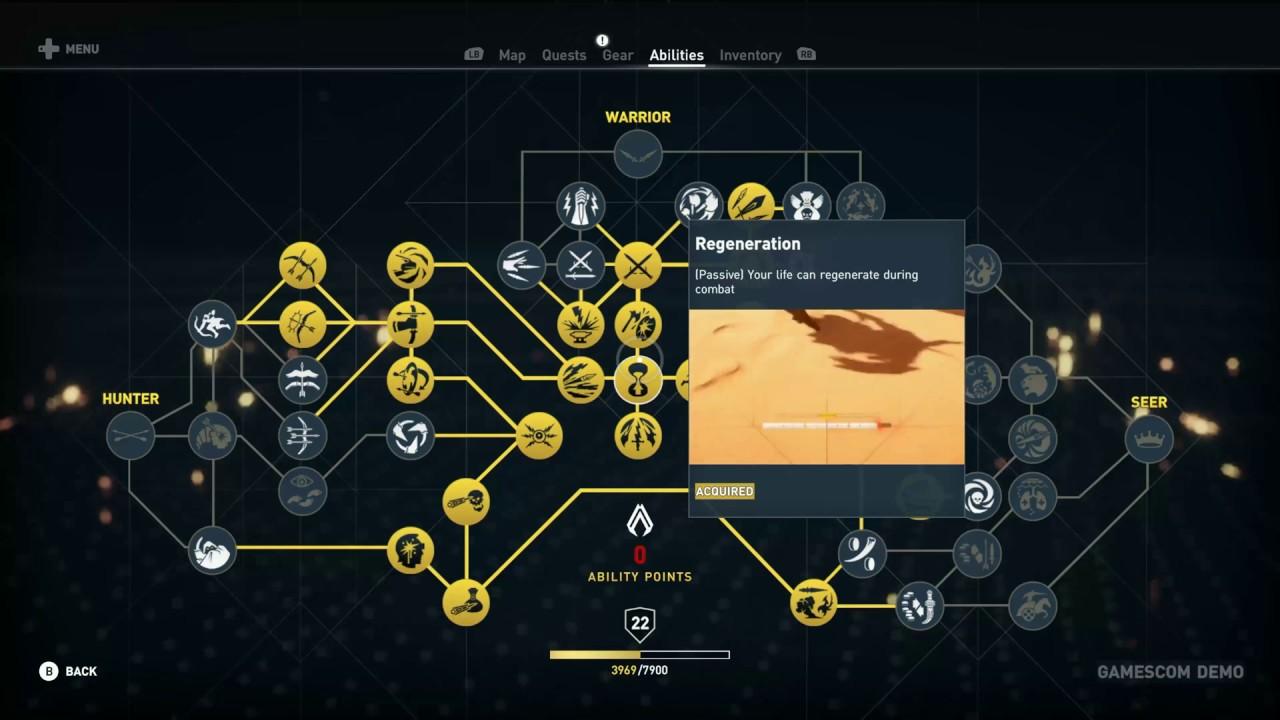Choose the curved dagger ability node
Image resolution: width=1280 pixels, height=720 pixels.
click(918, 605)
